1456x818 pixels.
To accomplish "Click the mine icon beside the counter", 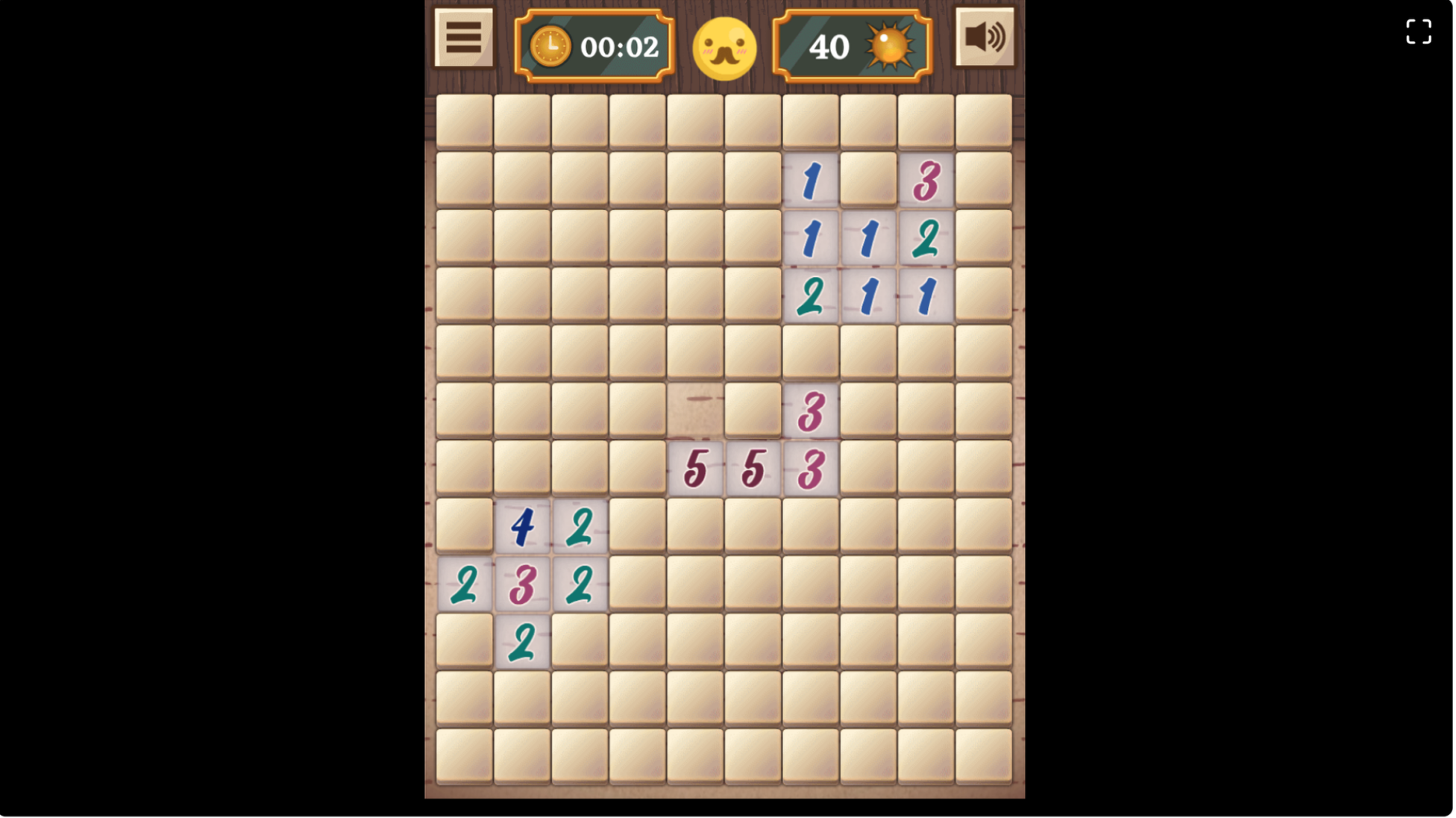I will pos(888,46).
